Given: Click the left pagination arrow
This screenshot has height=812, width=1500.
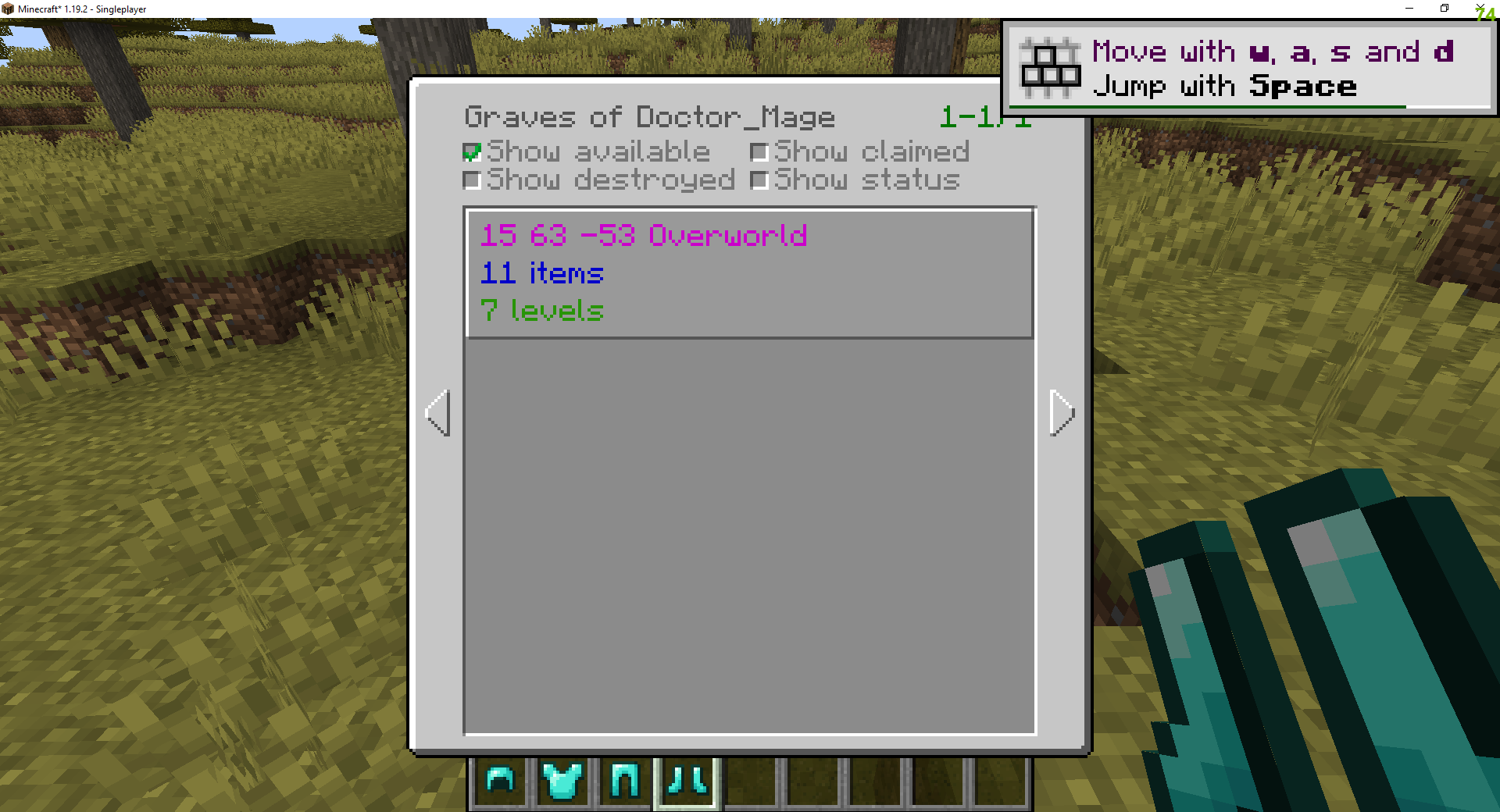Looking at the screenshot, I should point(438,414).
